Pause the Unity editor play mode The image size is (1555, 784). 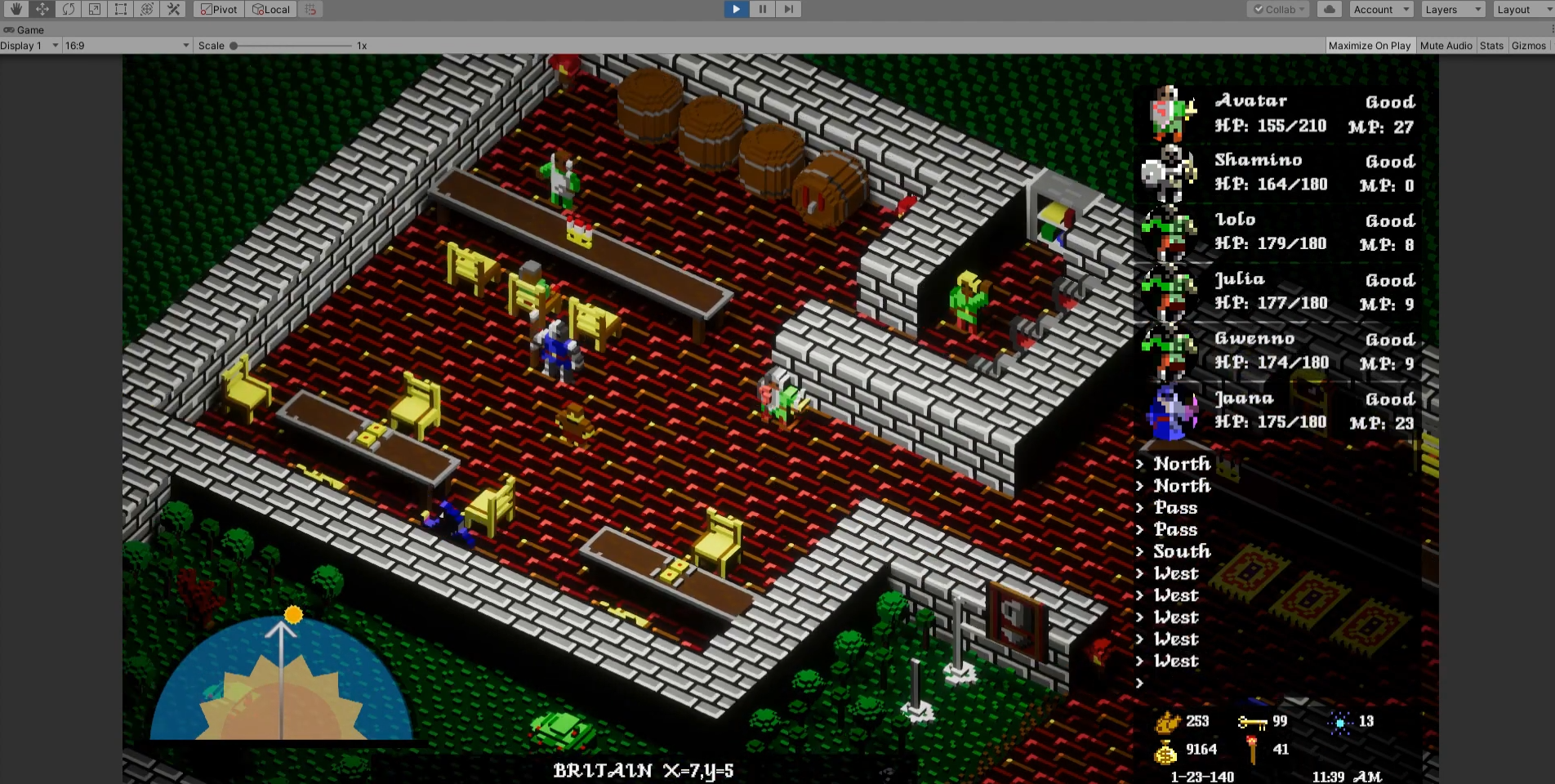click(x=762, y=9)
